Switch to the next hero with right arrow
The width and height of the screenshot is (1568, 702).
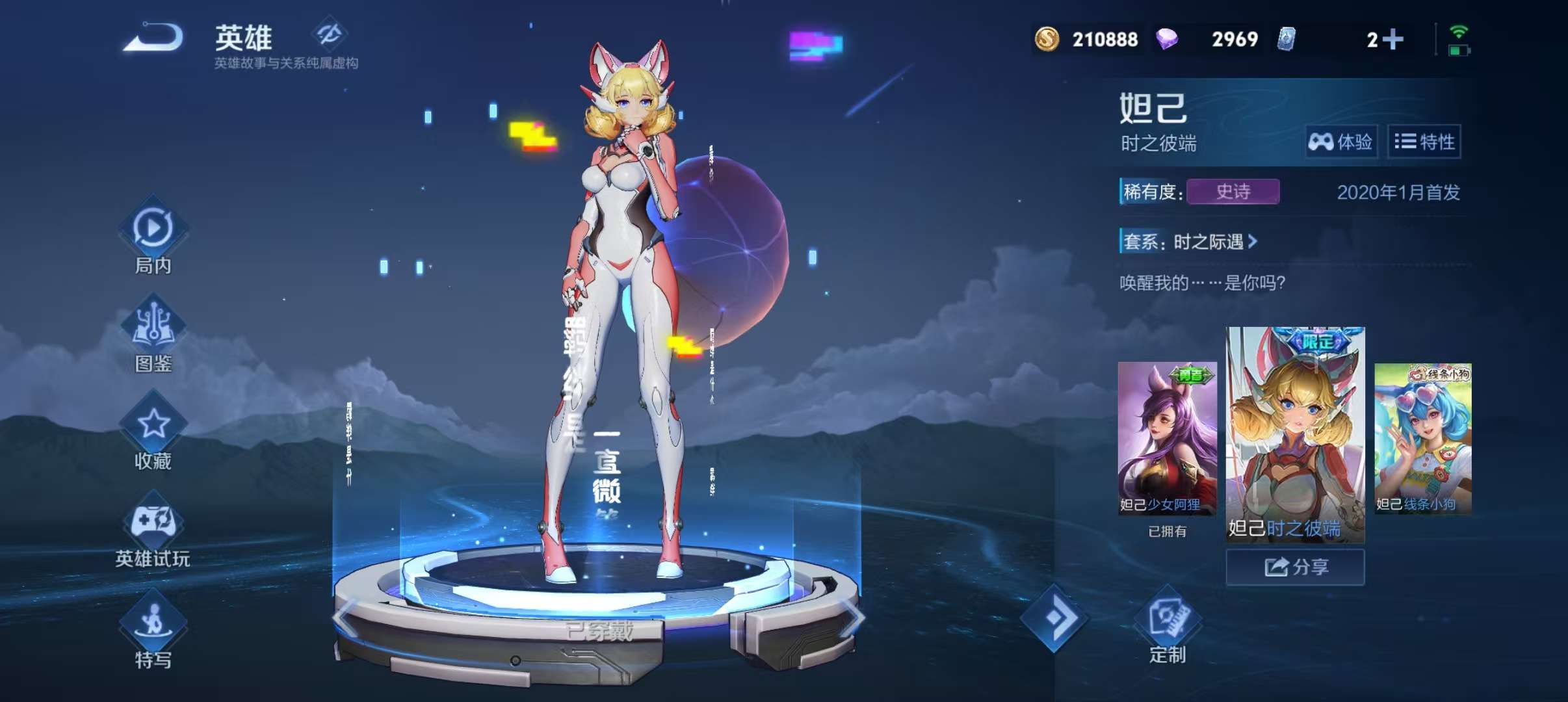pos(852,617)
